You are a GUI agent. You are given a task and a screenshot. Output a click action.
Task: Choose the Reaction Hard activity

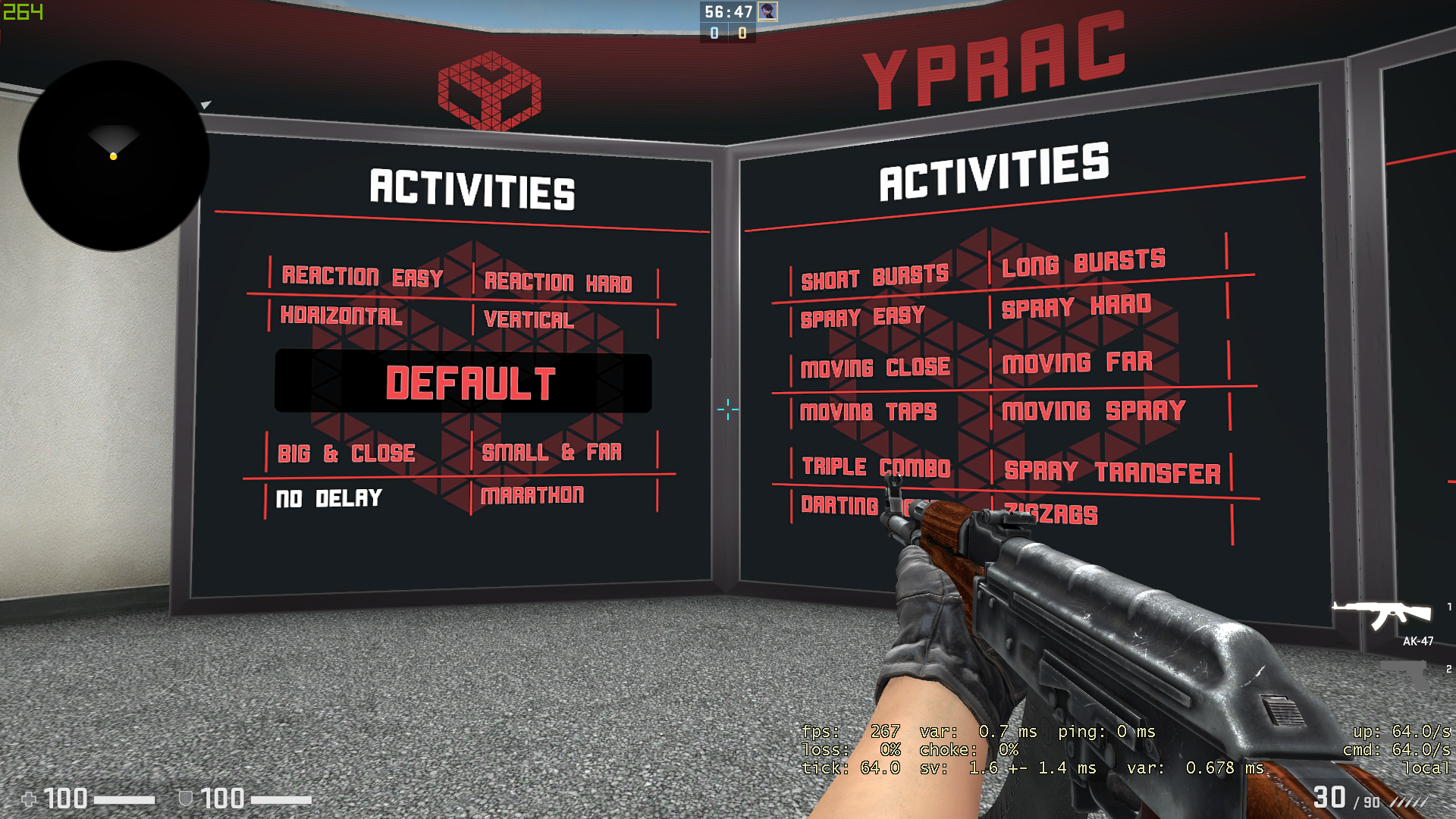pos(558,283)
